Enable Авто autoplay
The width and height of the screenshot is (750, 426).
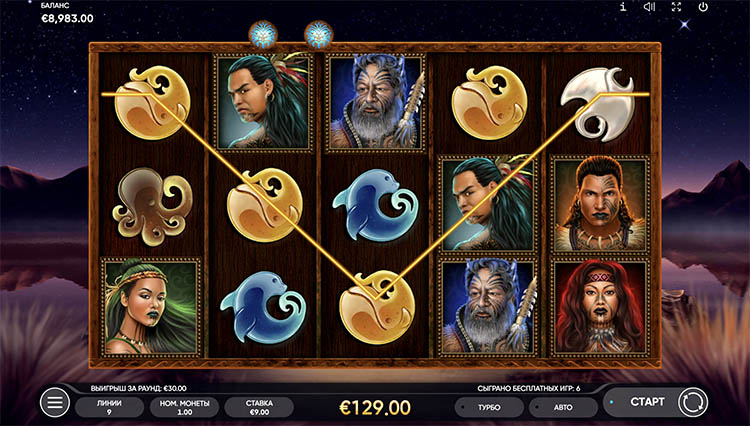tap(562, 407)
